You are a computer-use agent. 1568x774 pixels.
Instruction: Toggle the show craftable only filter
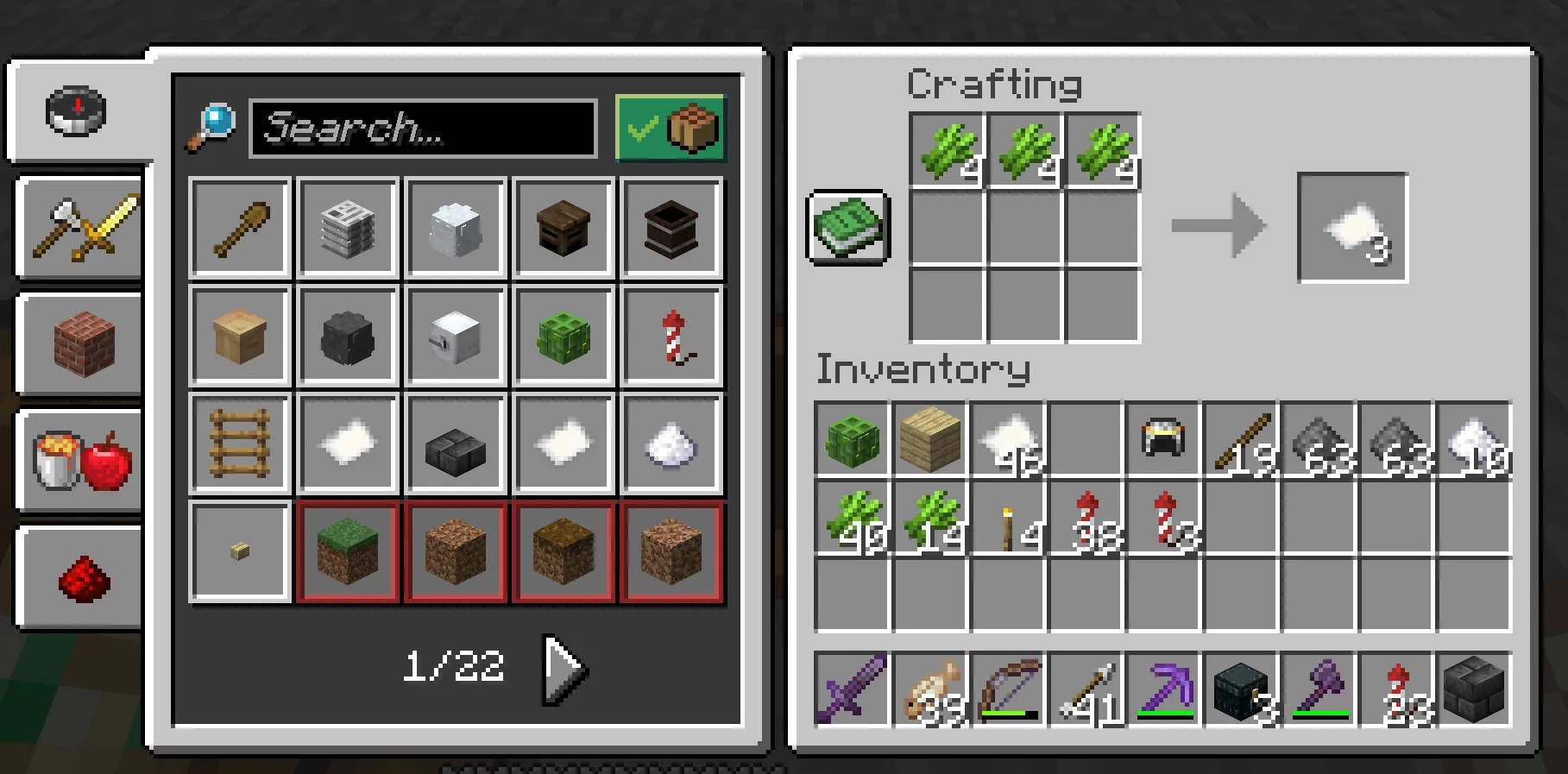pyautogui.click(x=671, y=129)
